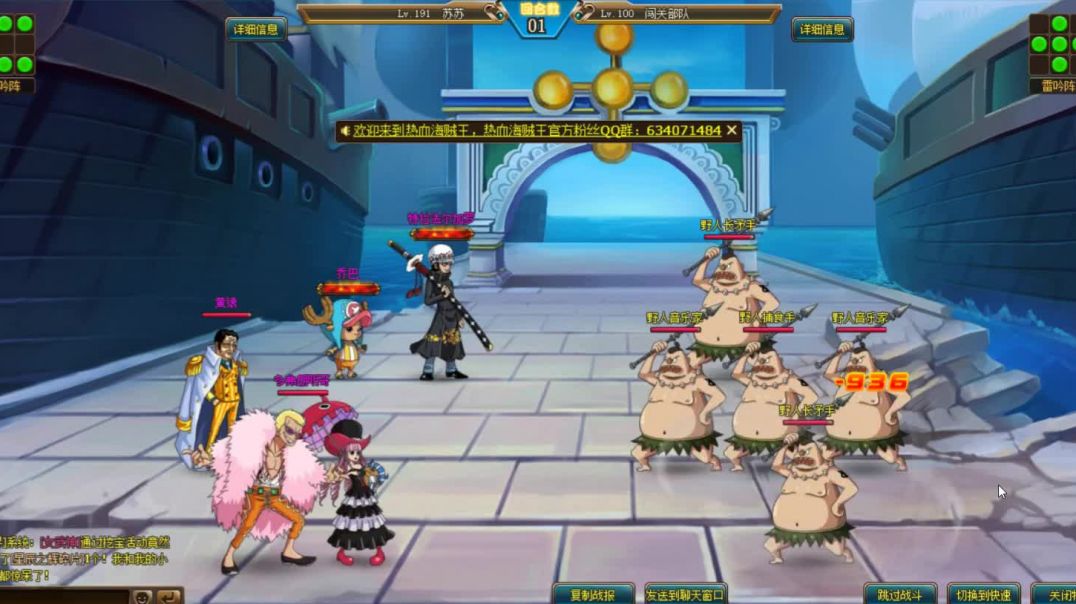Screen dimensions: 1076x604
Task: Click the 复制战报 button
Action: (593, 594)
